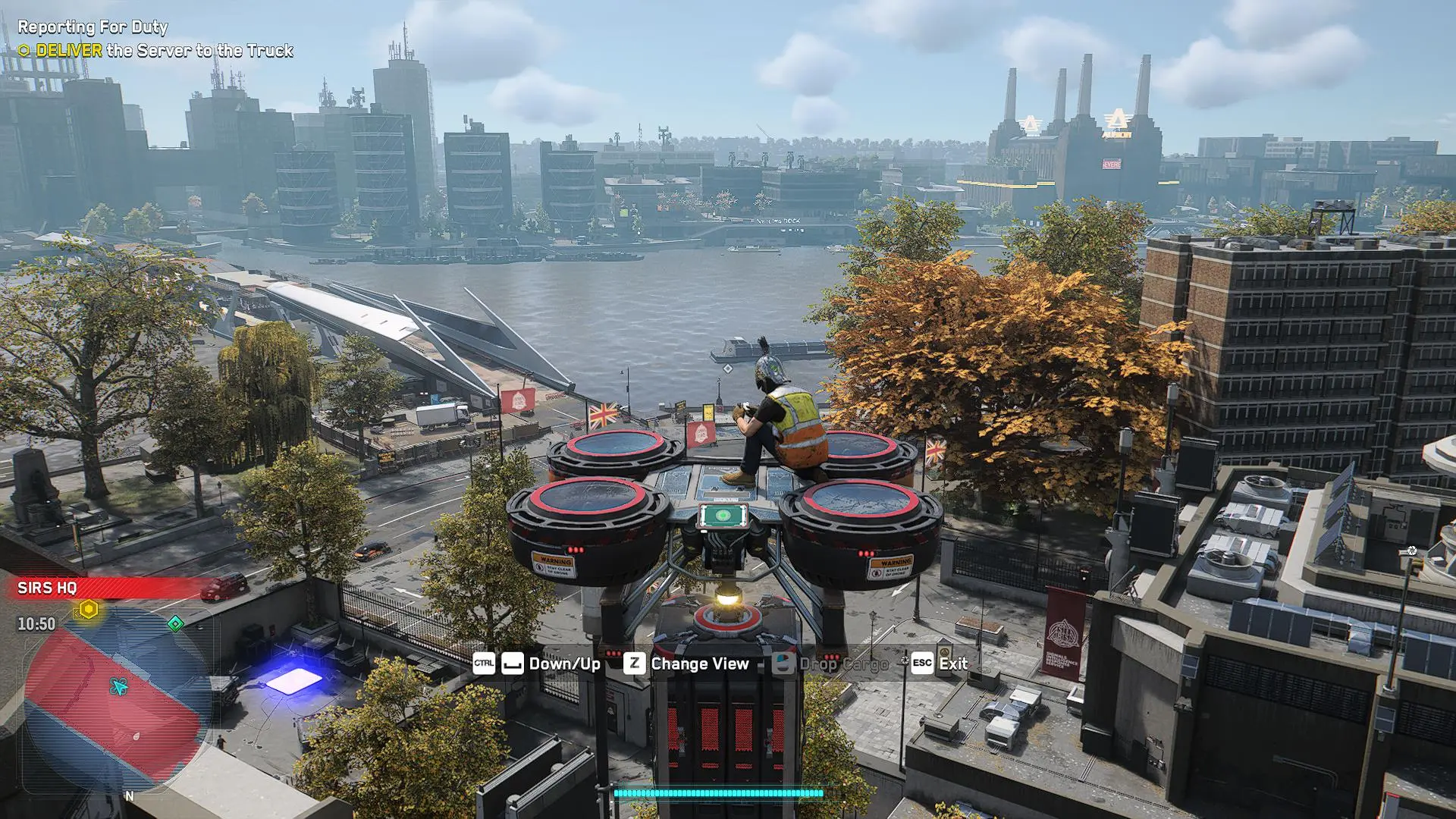
Task: Click the blue drone icon on the minimap
Action: pyautogui.click(x=119, y=687)
